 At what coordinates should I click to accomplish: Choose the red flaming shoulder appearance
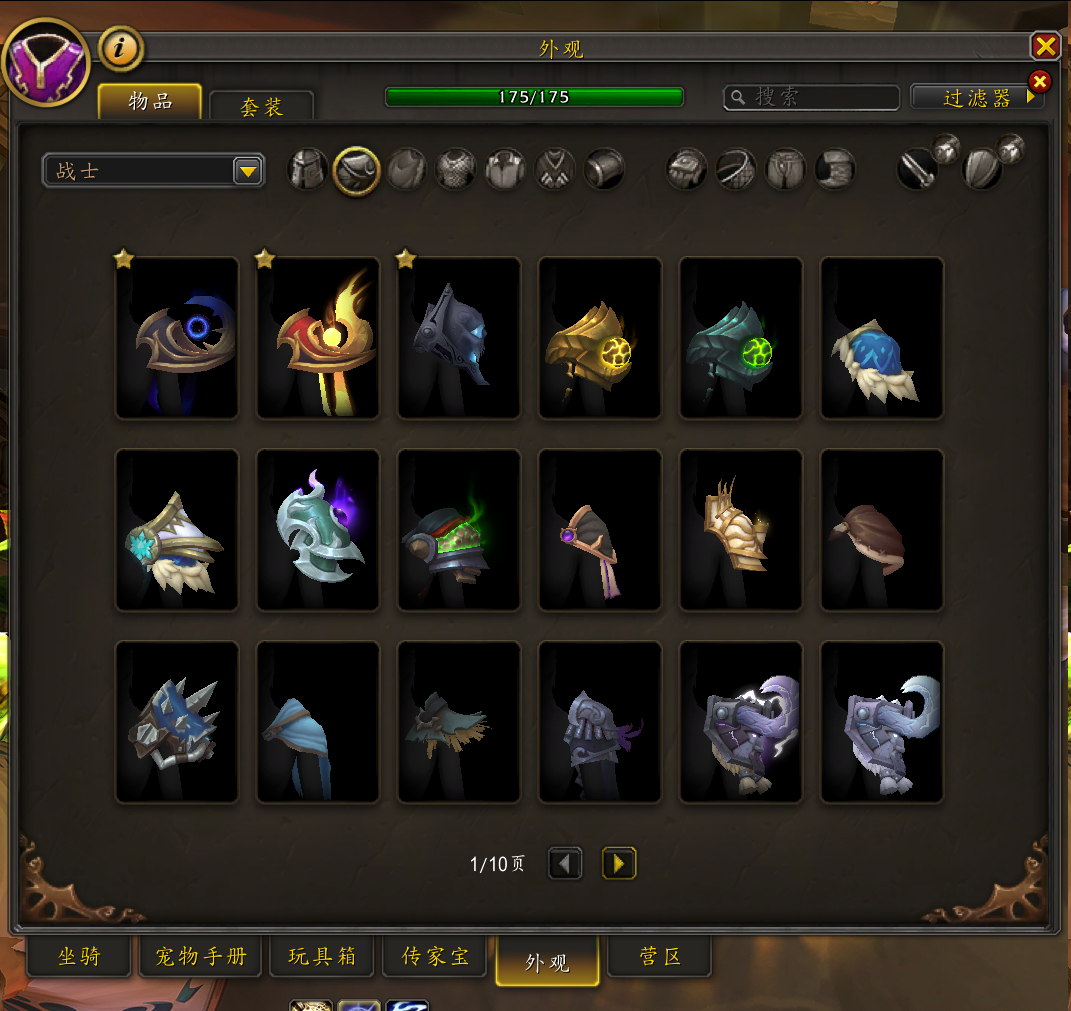pos(318,338)
